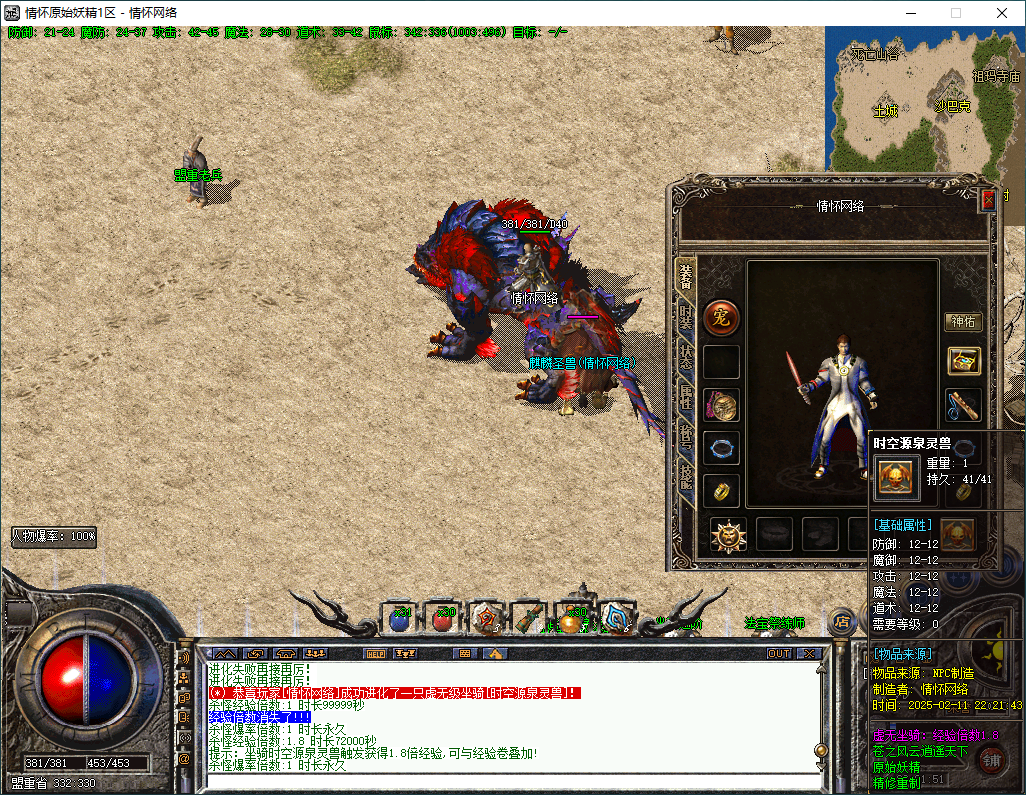Image resolution: width=1026 pixels, height=795 pixels.
Task: Open the 神佑 blessing button
Action: click(x=964, y=322)
